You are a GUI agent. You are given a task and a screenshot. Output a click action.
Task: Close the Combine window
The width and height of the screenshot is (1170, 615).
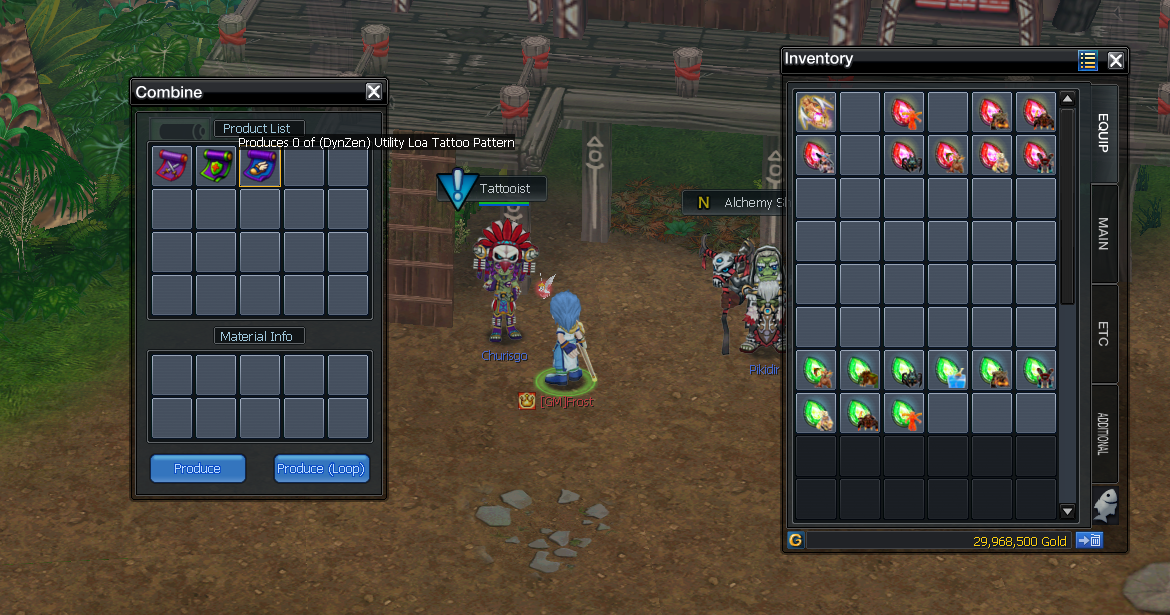pyautogui.click(x=374, y=92)
